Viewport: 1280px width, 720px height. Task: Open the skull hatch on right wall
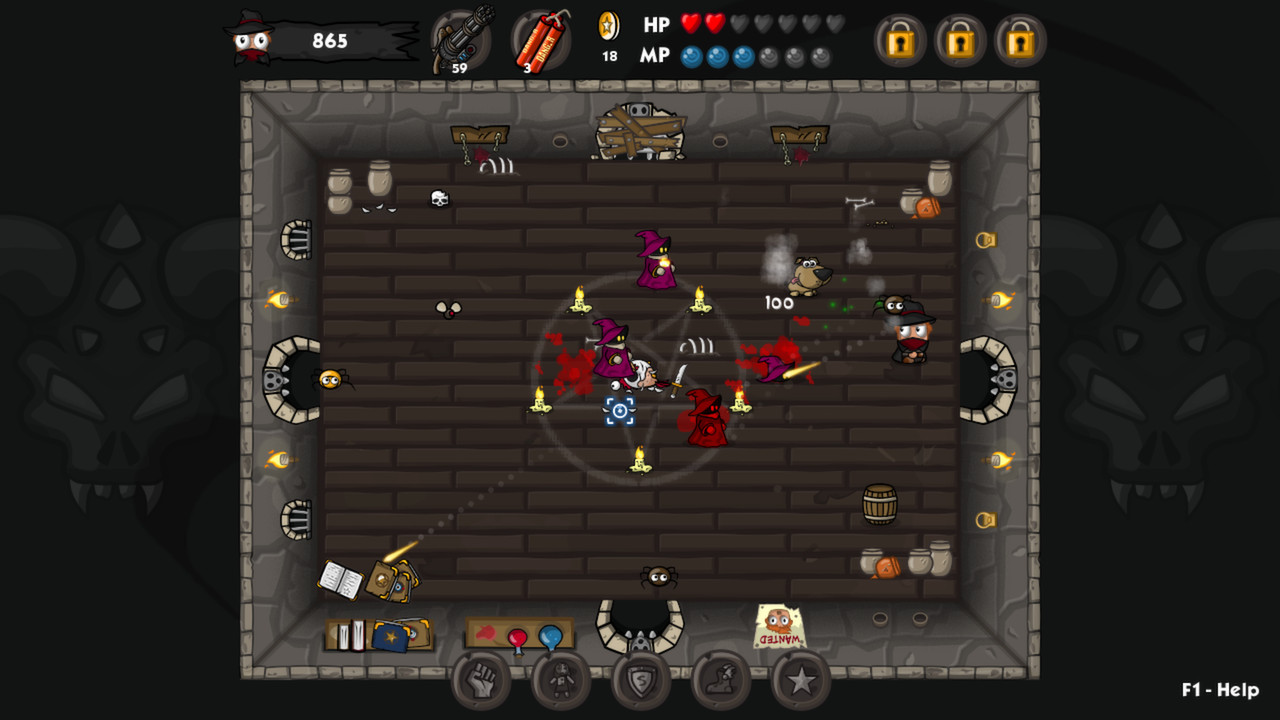pyautogui.click(x=989, y=379)
